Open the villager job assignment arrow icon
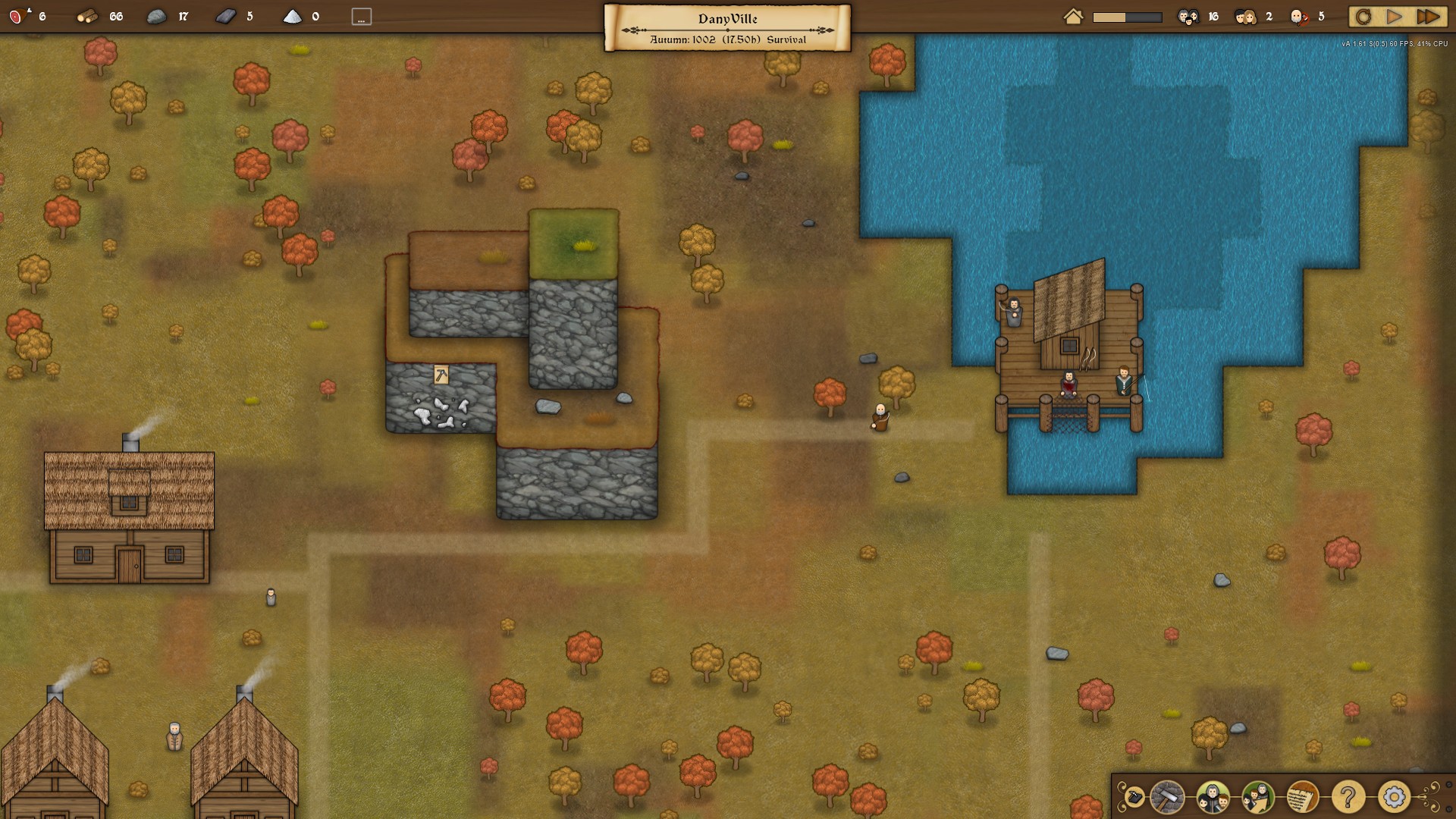Screen dimensions: 1456x819 tap(1258, 797)
